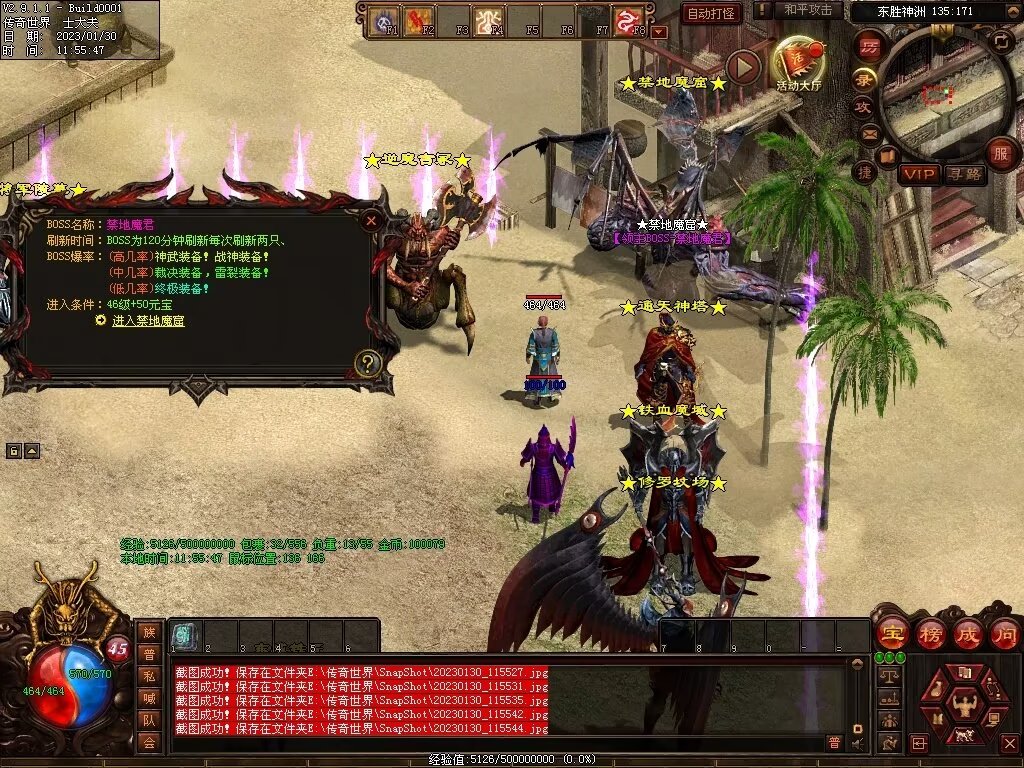Open the character panel muscle-man icon
The height and width of the screenshot is (768, 1024).
tap(966, 705)
